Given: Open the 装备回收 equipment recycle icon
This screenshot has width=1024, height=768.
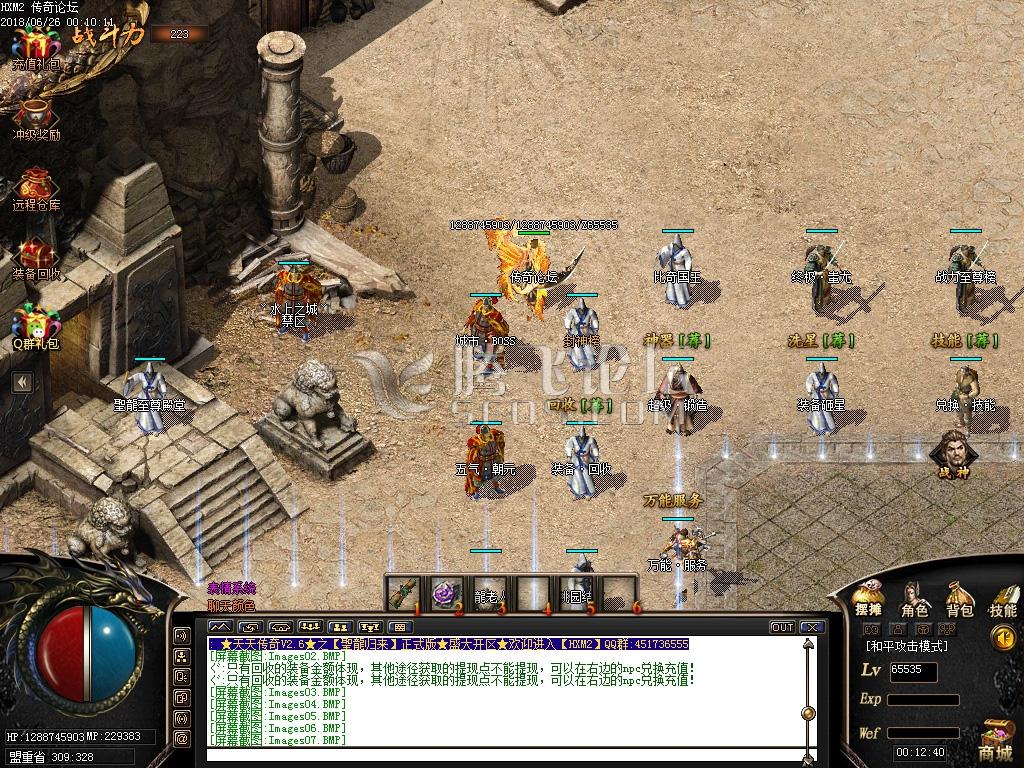Looking at the screenshot, I should (x=36, y=256).
